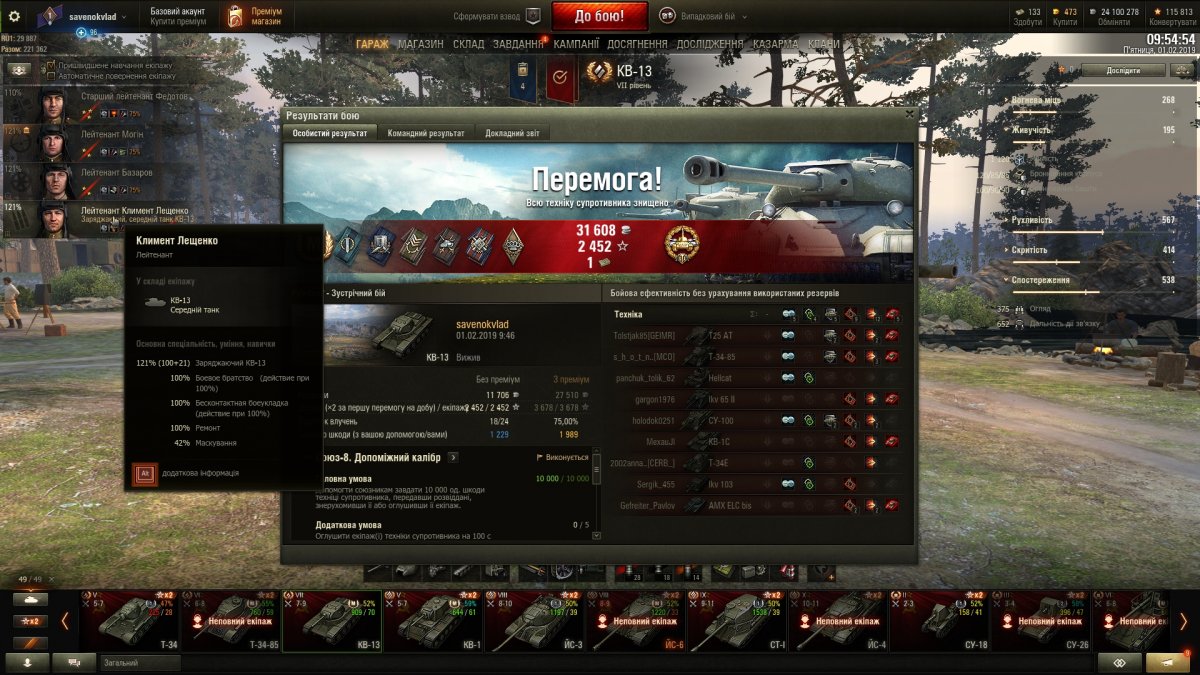1200x675 pixels.
Task: Open the ДОСЯГНЕННЯ menu
Action: 637,44
